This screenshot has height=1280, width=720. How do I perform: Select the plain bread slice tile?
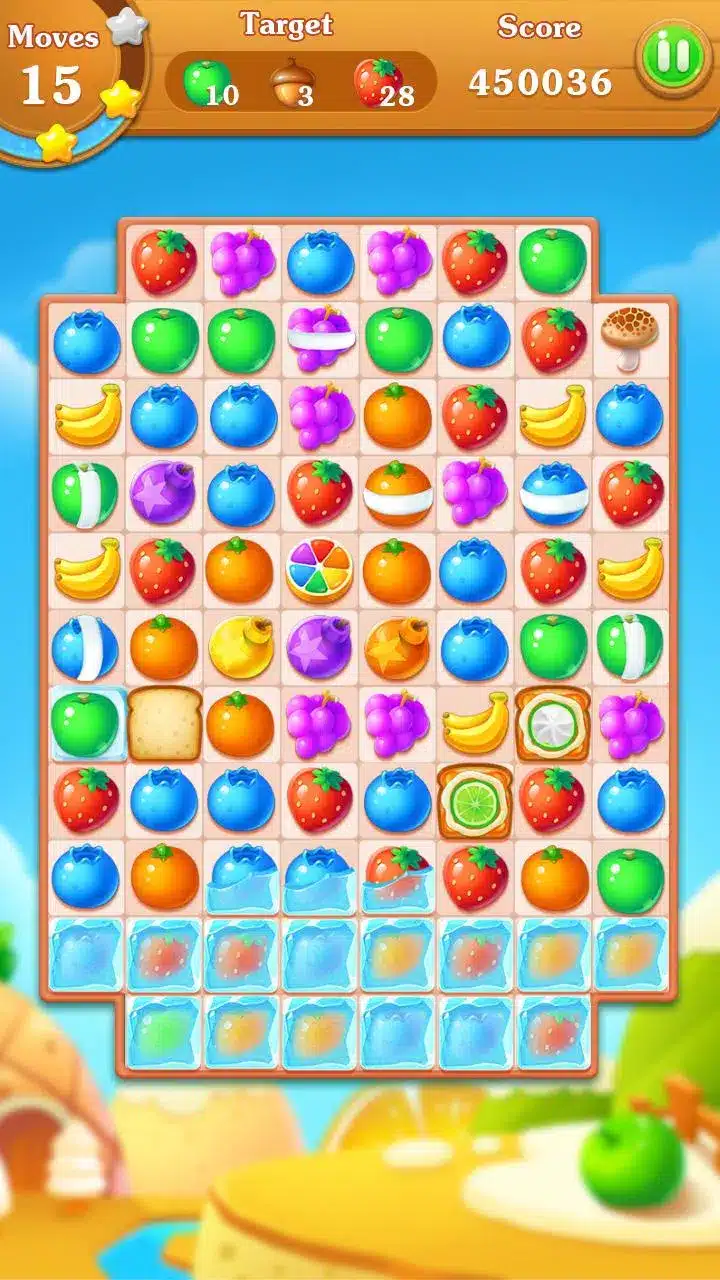[164, 723]
